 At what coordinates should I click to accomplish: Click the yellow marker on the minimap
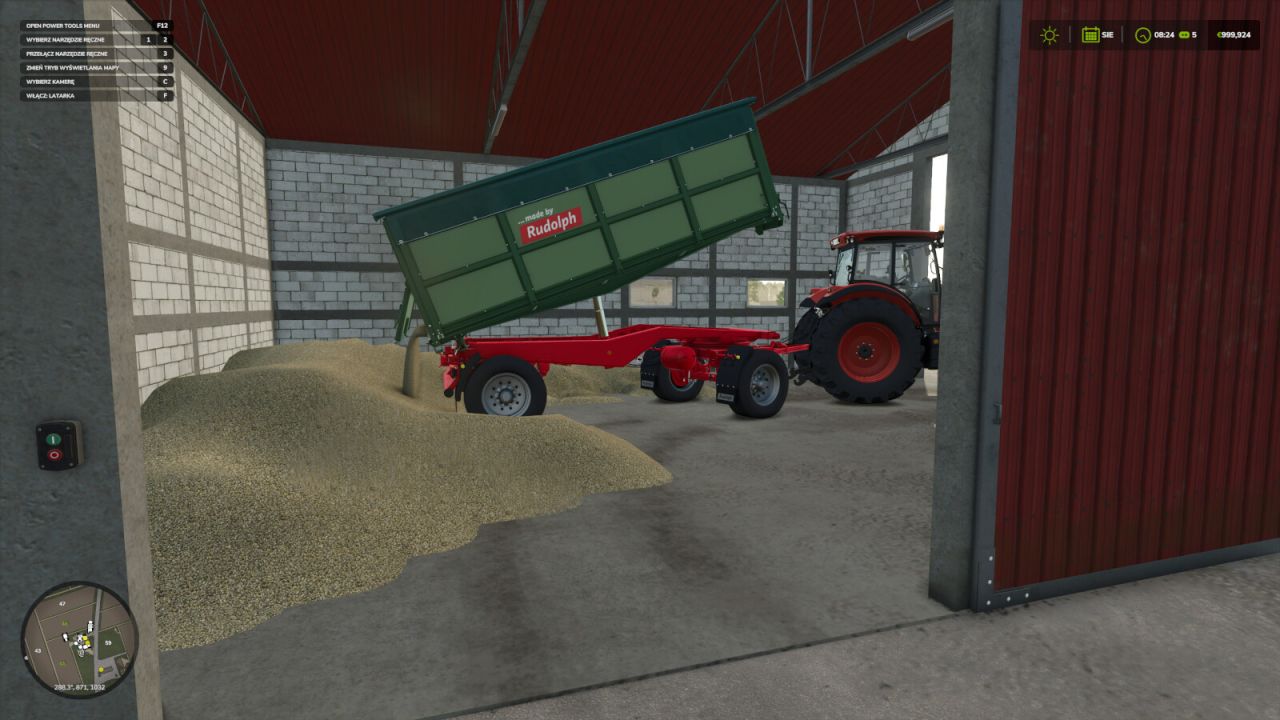[x=101, y=668]
